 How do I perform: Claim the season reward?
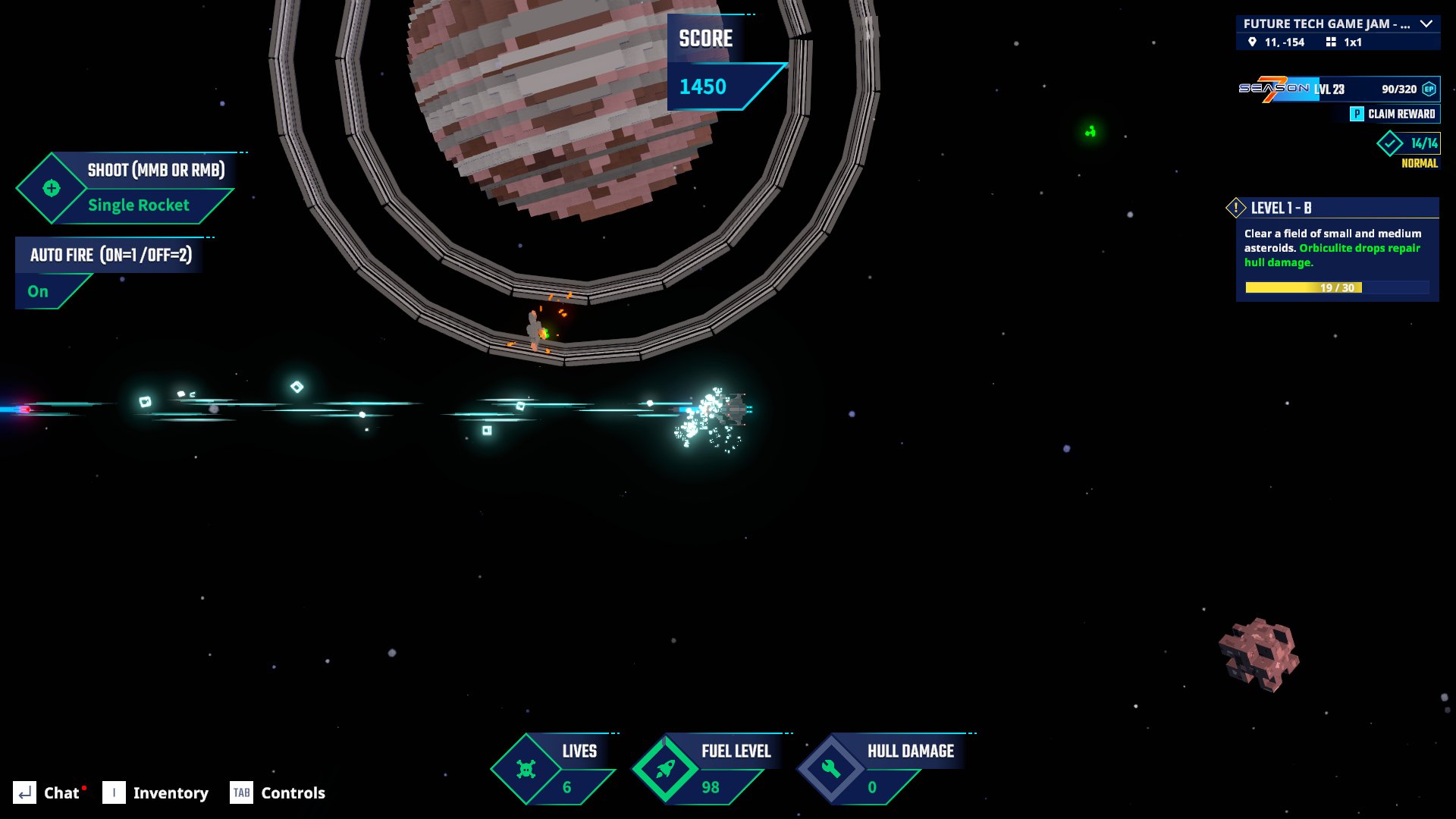tap(1394, 114)
